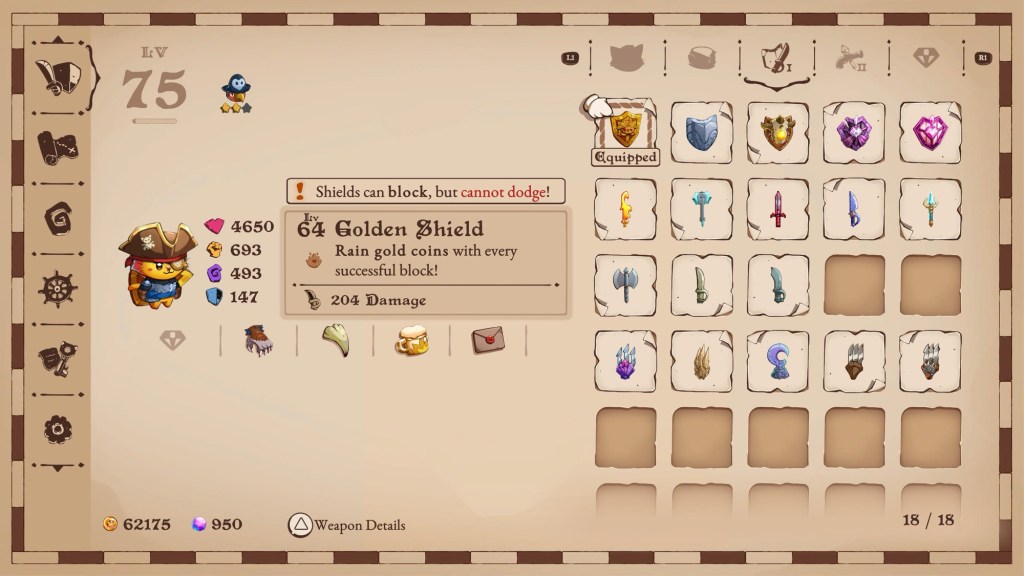Switch to the cat head armor tab

(627, 58)
